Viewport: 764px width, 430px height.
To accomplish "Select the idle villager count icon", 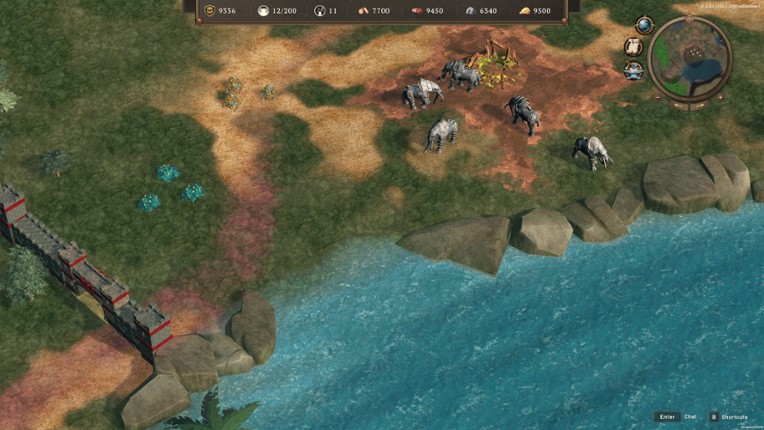I will tap(320, 11).
